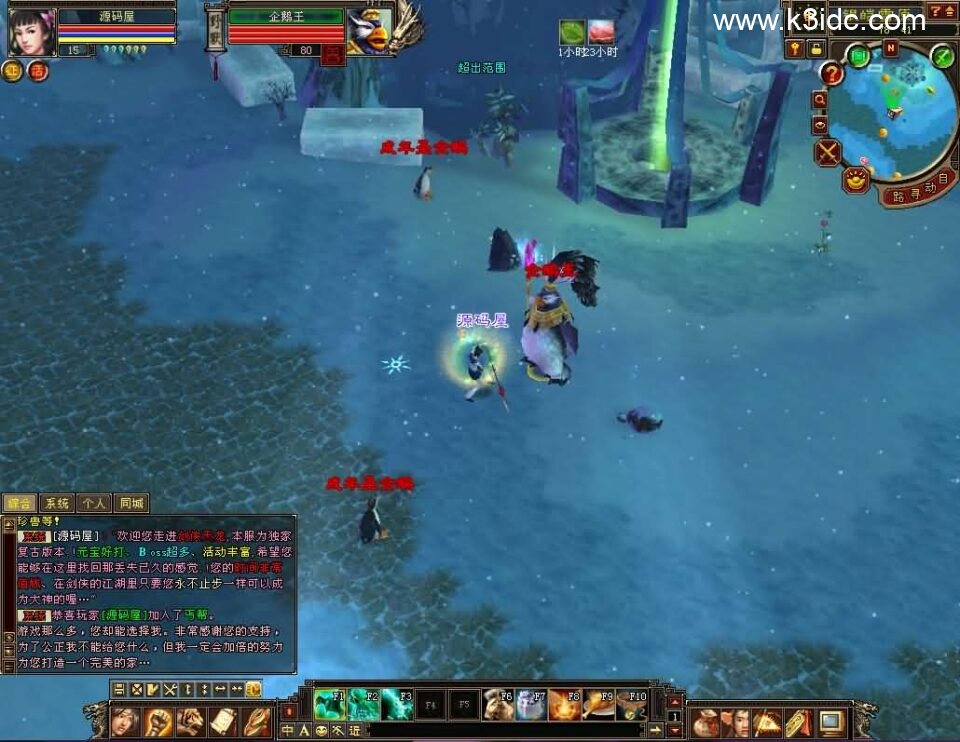
Task: Click the green sword button on minimap
Action: click(x=942, y=56)
